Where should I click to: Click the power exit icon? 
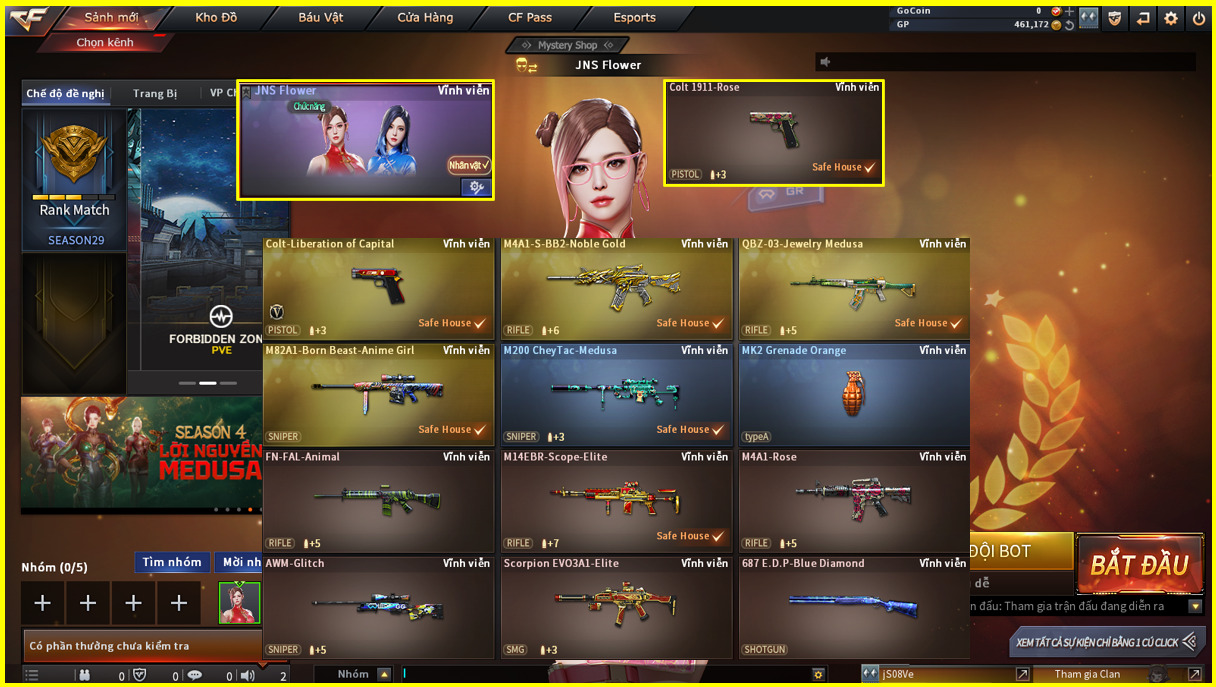coord(1199,18)
